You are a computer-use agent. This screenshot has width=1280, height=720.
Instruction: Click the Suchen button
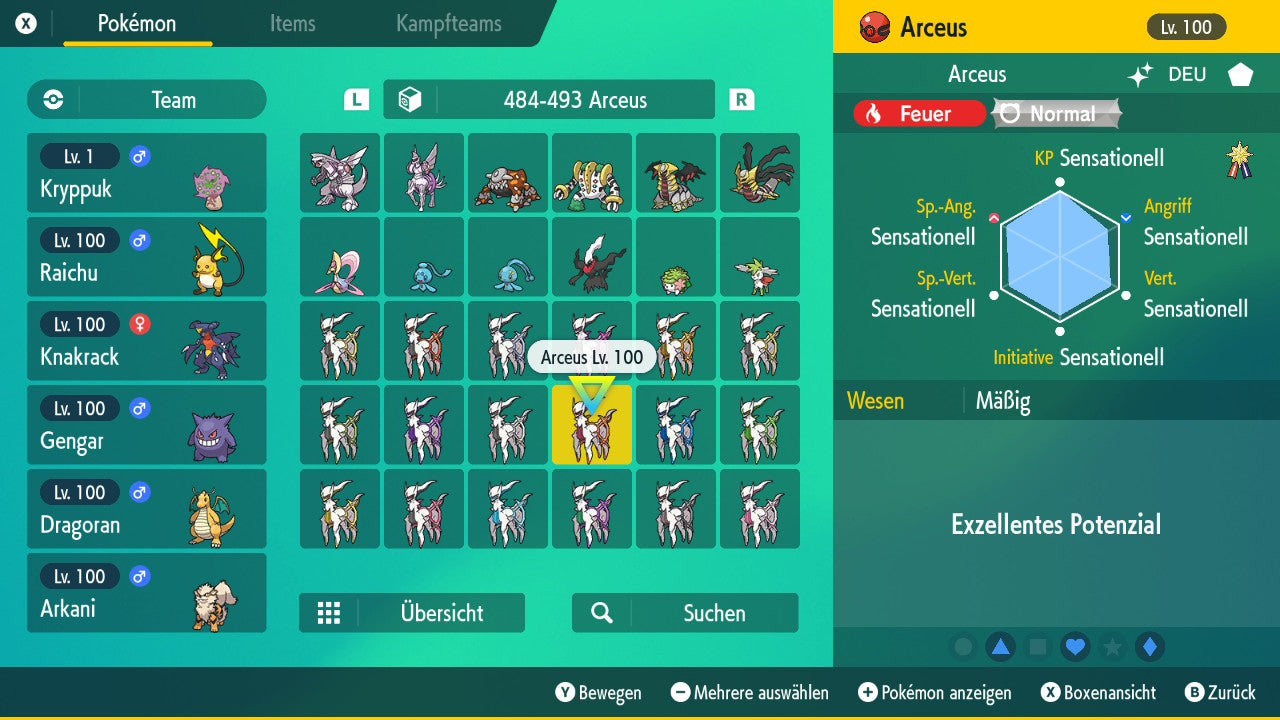tap(684, 612)
